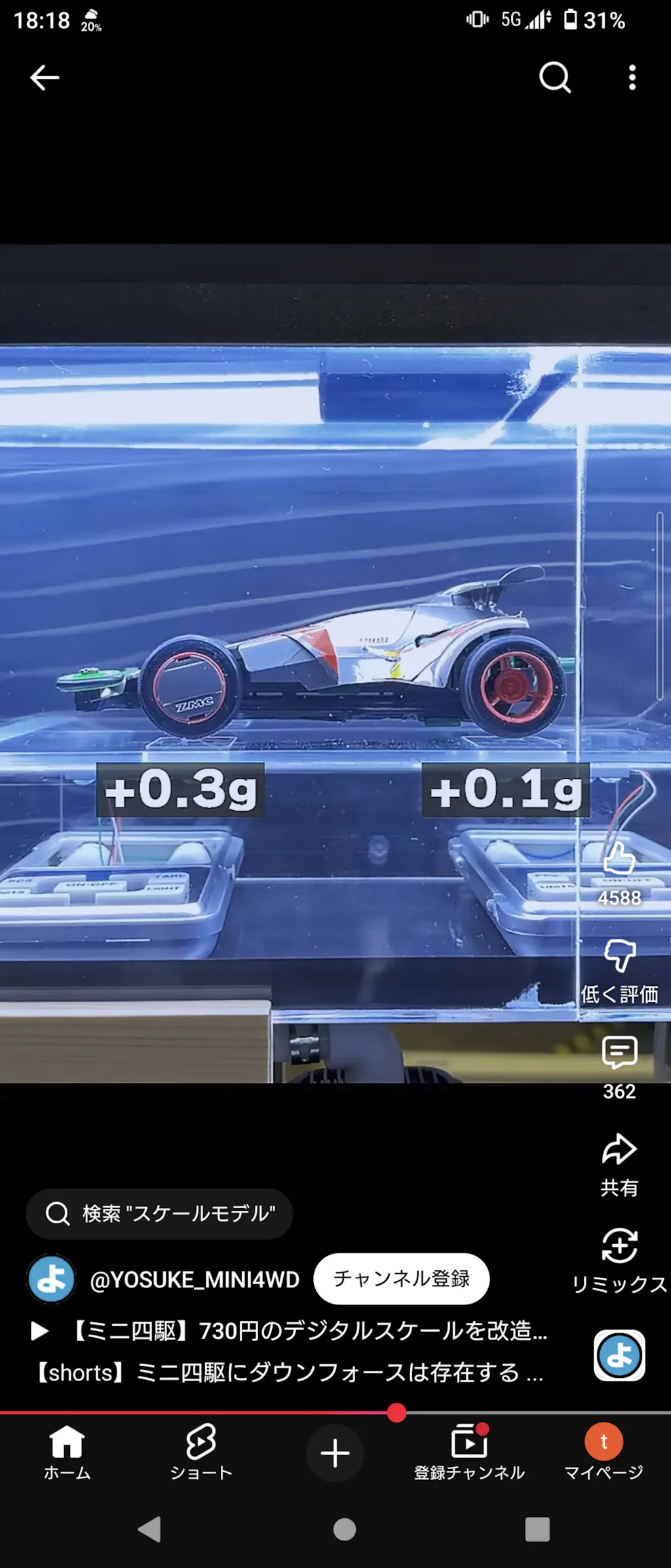The height and width of the screenshot is (1568, 671).
Task: Open the comments showing 362
Action: (x=619, y=1053)
